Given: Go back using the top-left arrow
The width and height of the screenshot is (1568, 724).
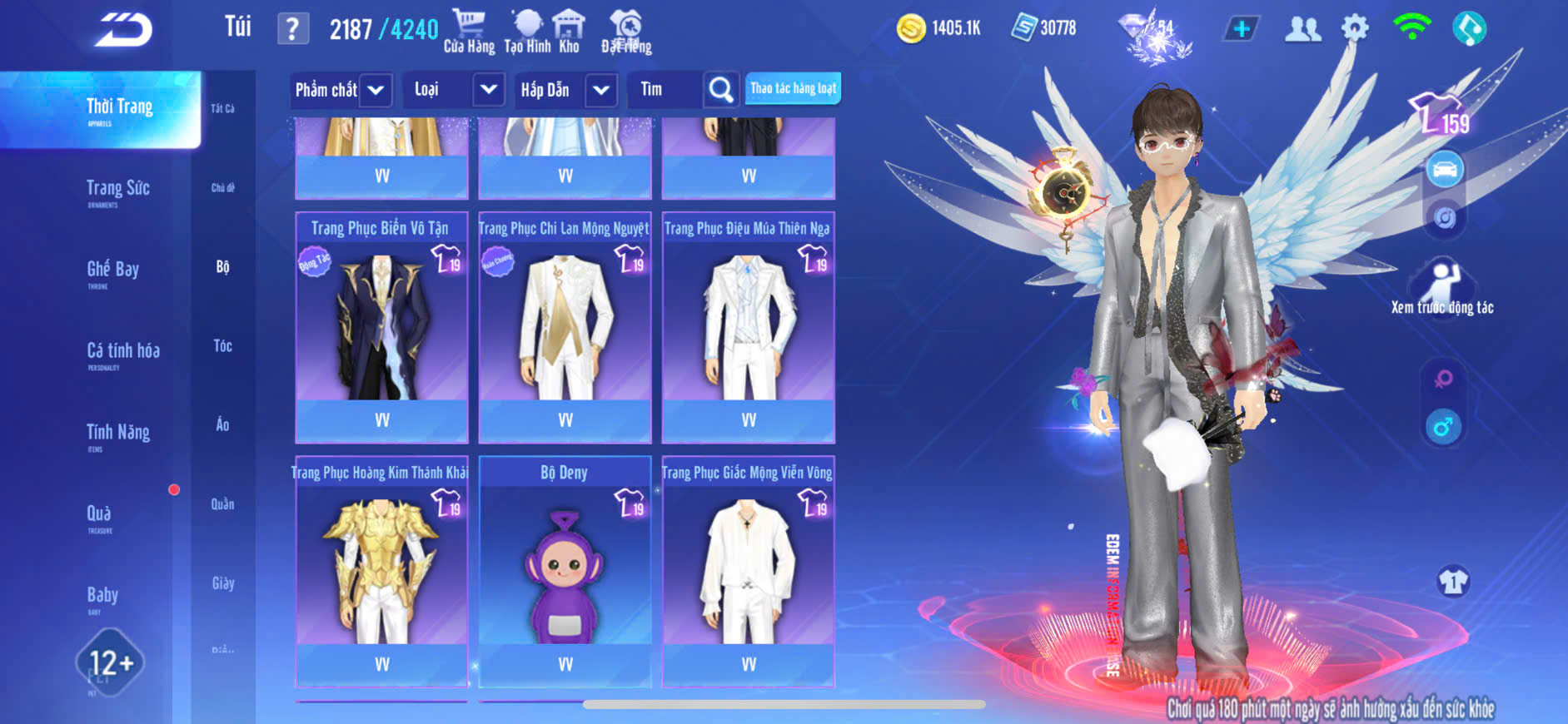Looking at the screenshot, I should click(123, 31).
